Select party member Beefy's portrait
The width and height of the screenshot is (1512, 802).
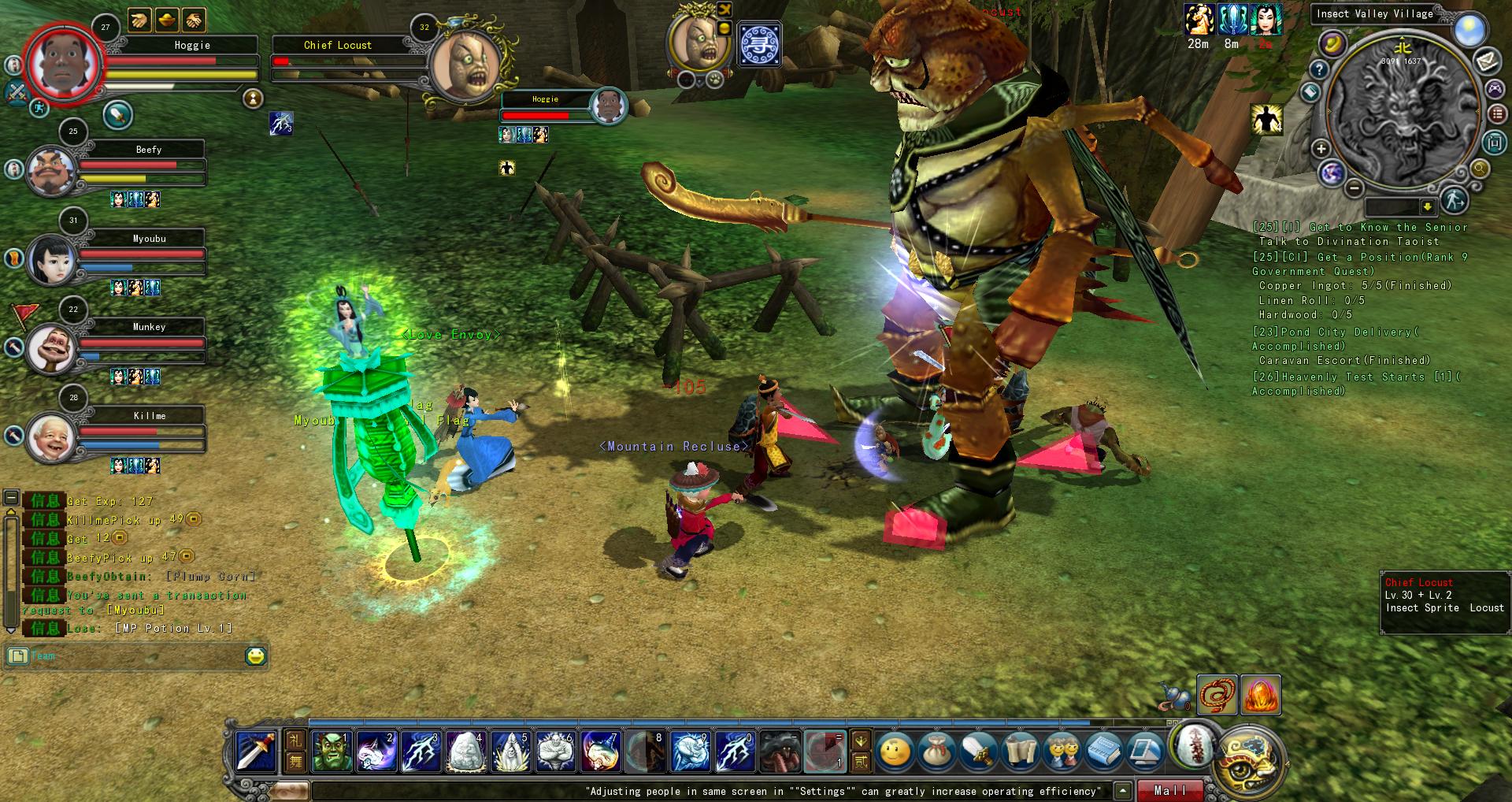(51, 170)
